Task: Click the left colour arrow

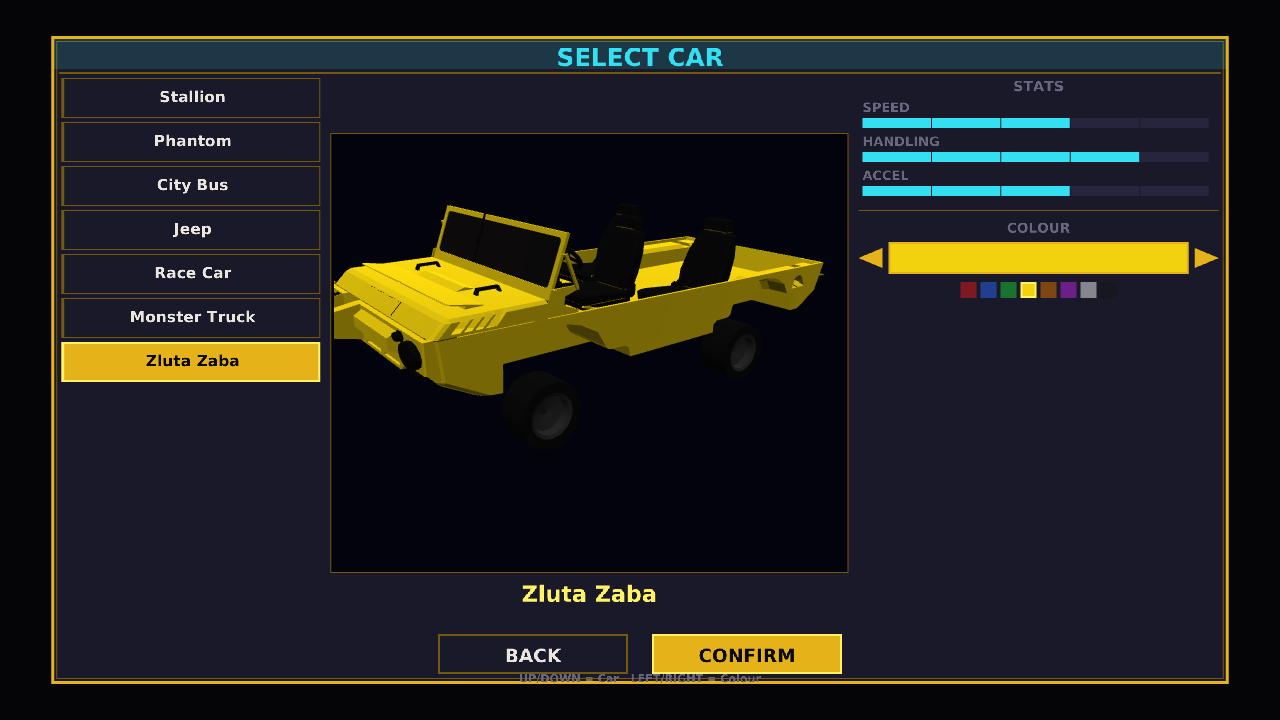Action: click(871, 258)
